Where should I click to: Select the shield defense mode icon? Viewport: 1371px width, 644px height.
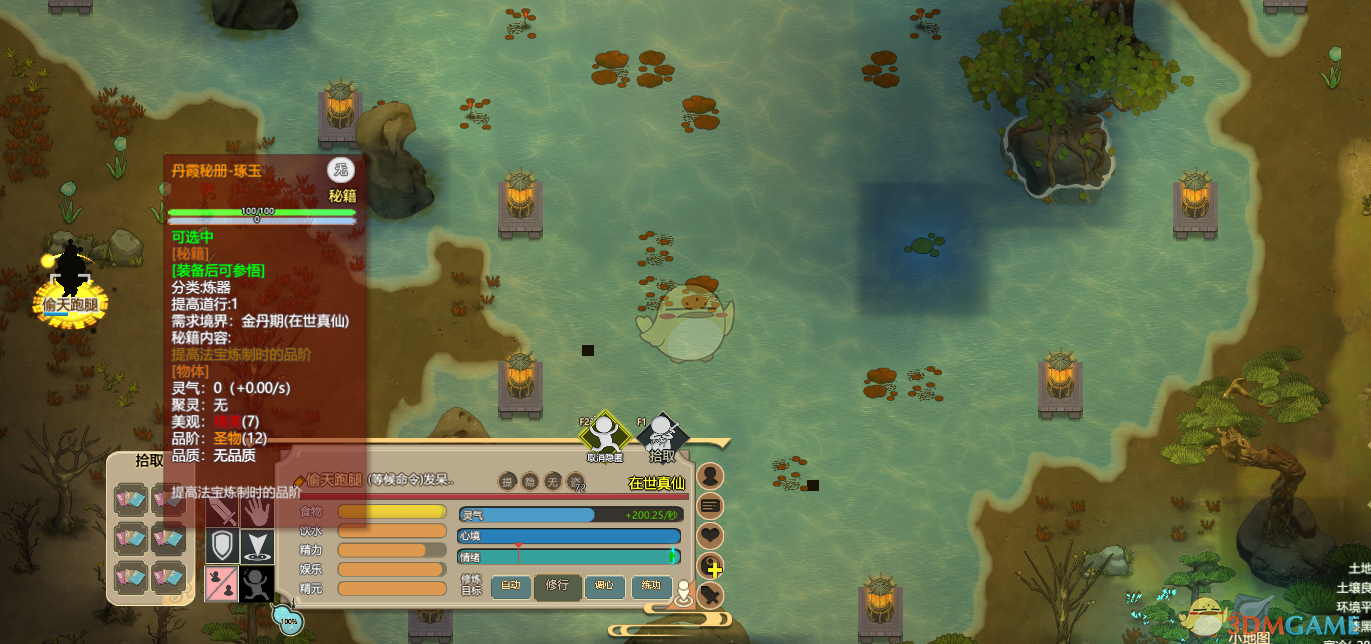coord(222,547)
